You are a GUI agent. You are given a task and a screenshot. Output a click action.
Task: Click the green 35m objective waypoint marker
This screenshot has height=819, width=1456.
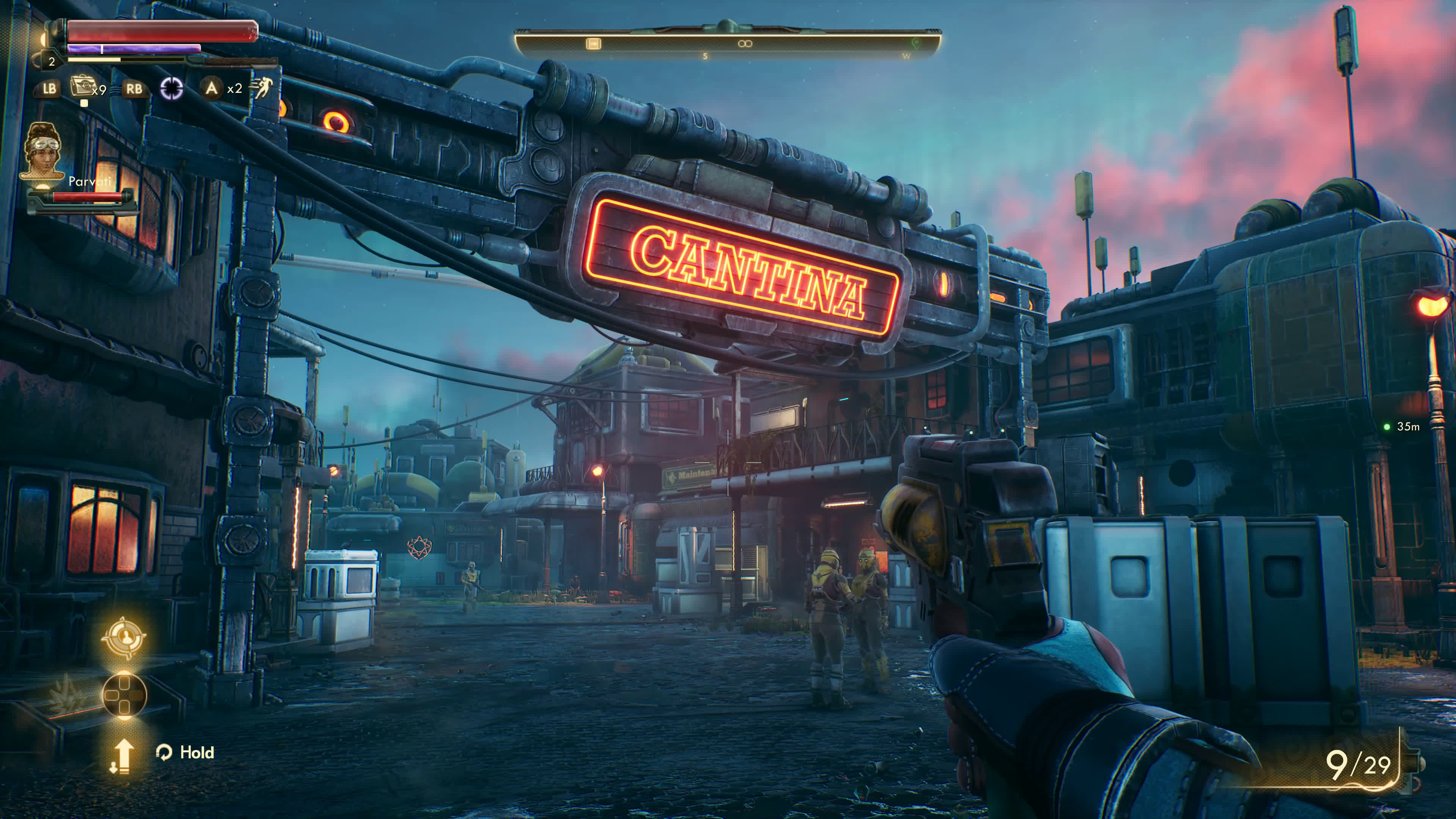pyautogui.click(x=1387, y=427)
